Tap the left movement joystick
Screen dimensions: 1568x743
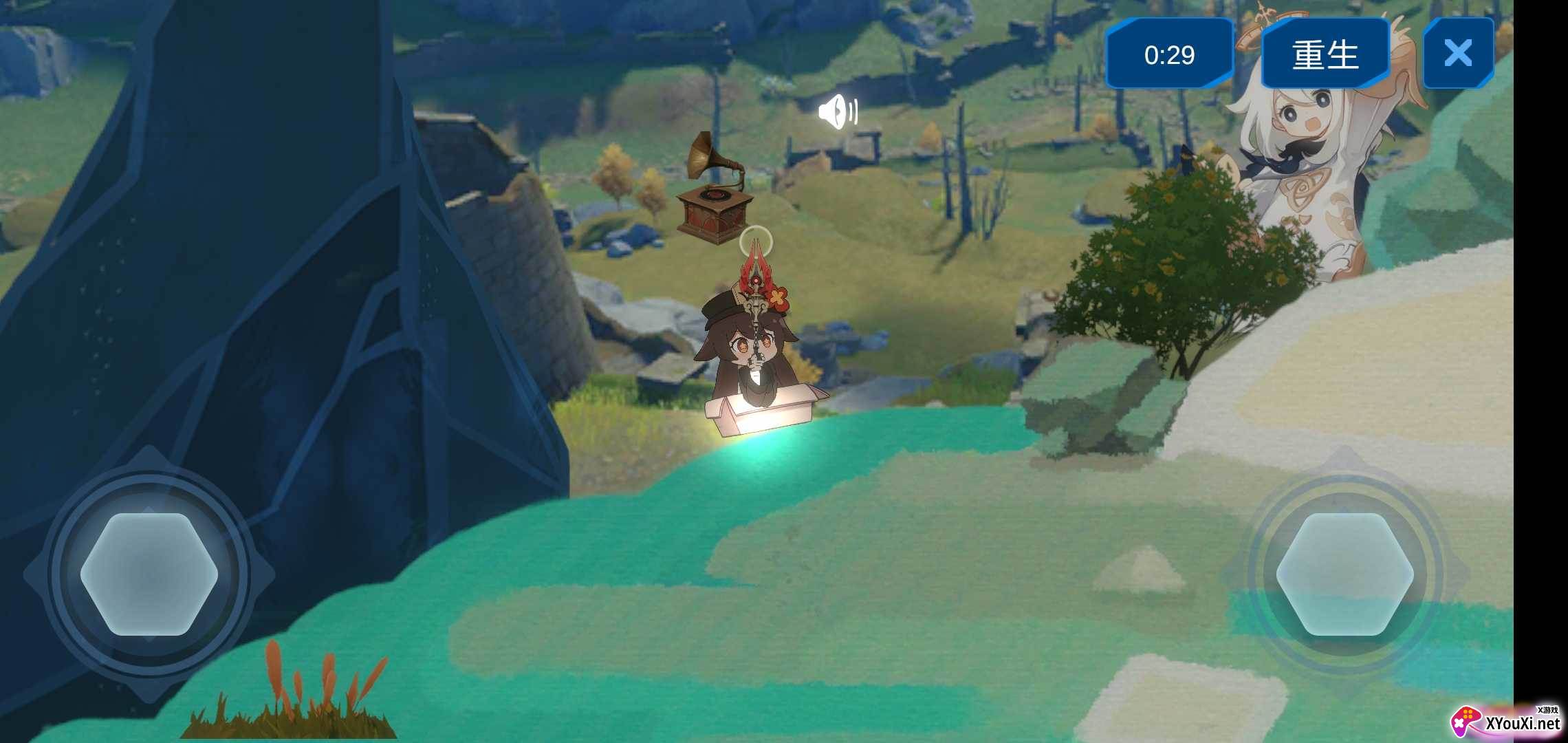[x=149, y=574]
